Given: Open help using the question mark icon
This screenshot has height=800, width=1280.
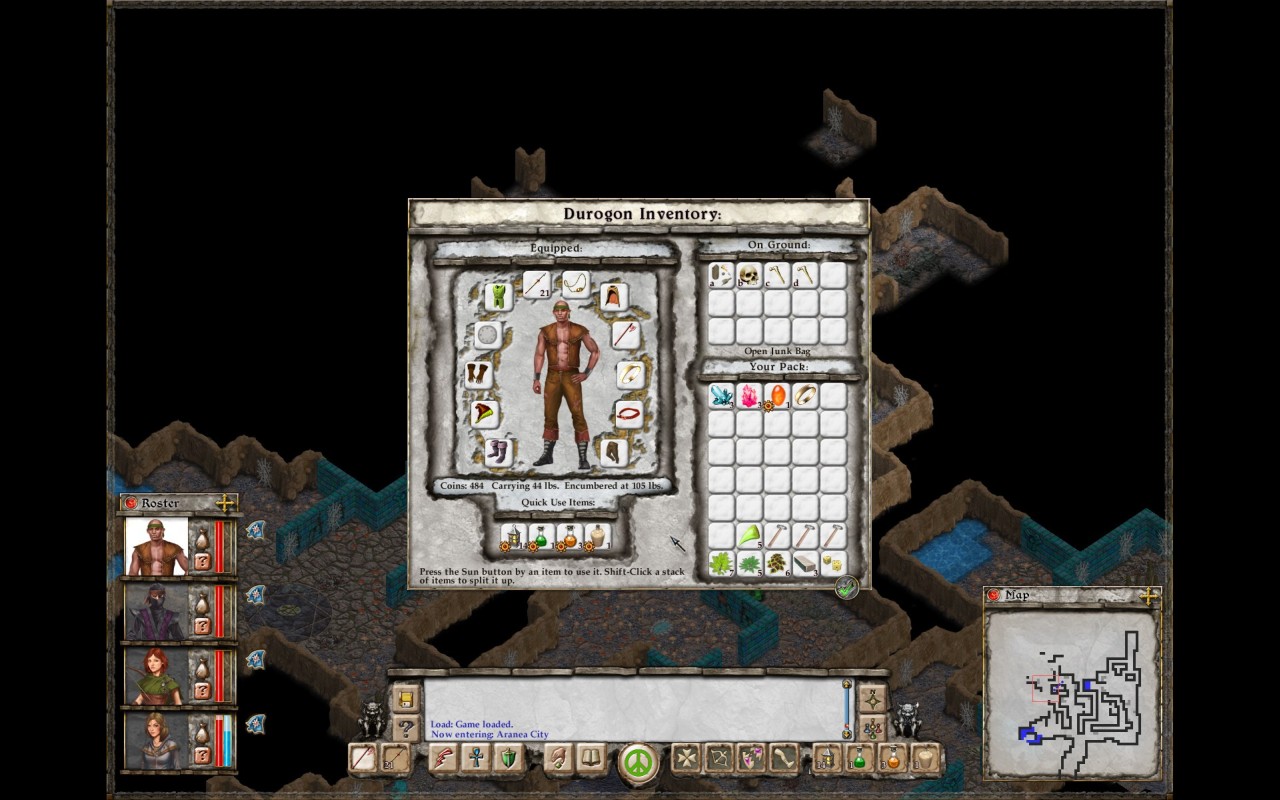Looking at the screenshot, I should [x=406, y=727].
